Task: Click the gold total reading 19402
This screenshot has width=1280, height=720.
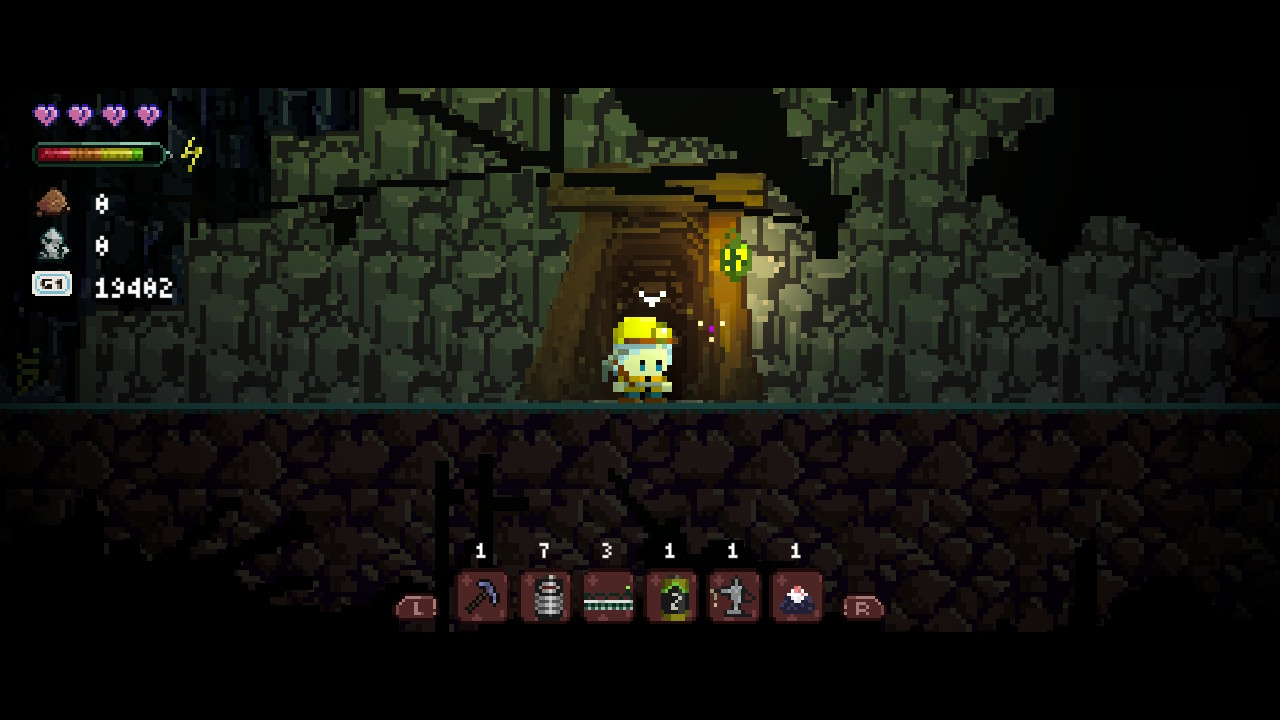Action: [133, 289]
